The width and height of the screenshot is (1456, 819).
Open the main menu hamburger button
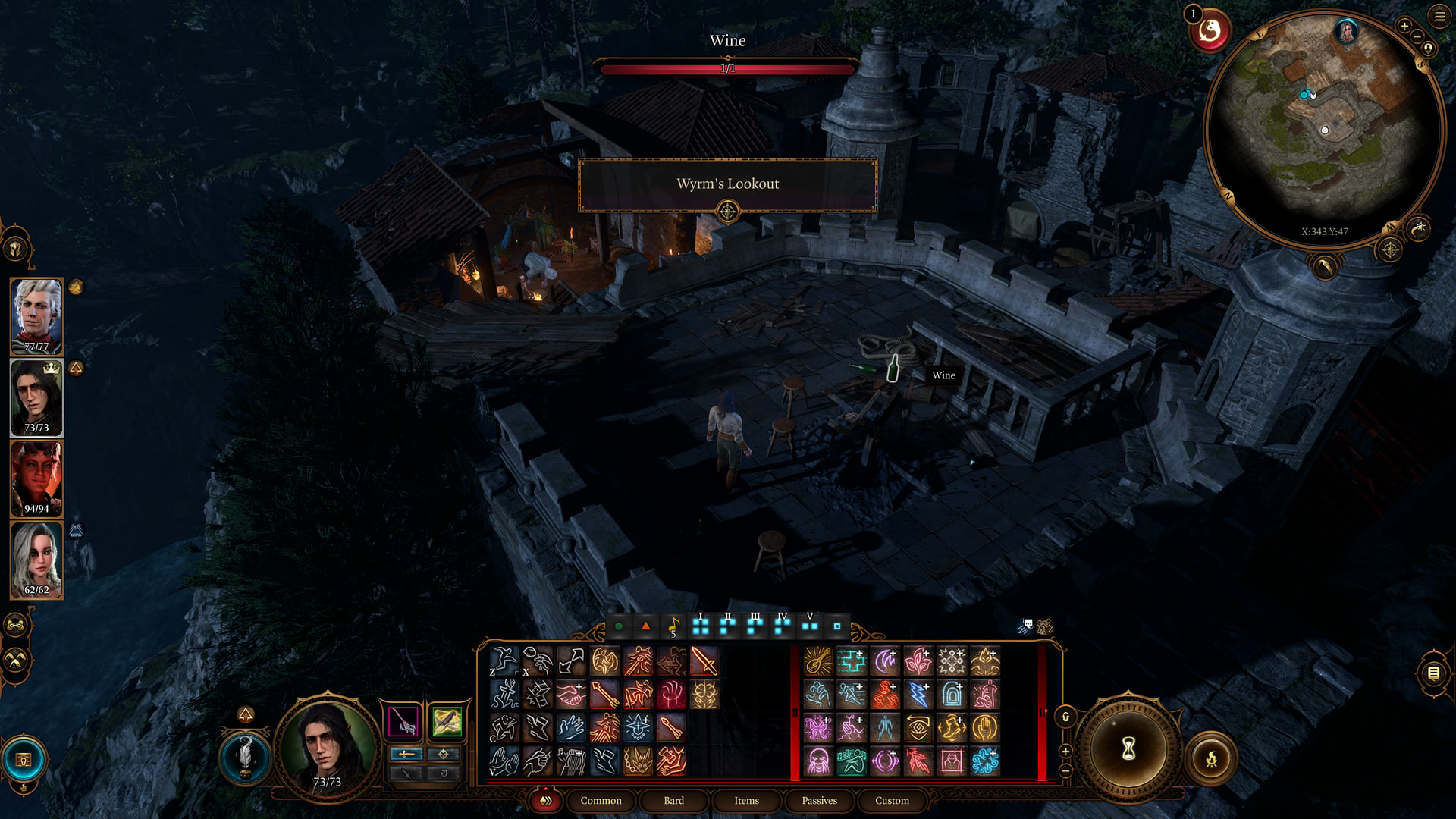tap(1439, 16)
